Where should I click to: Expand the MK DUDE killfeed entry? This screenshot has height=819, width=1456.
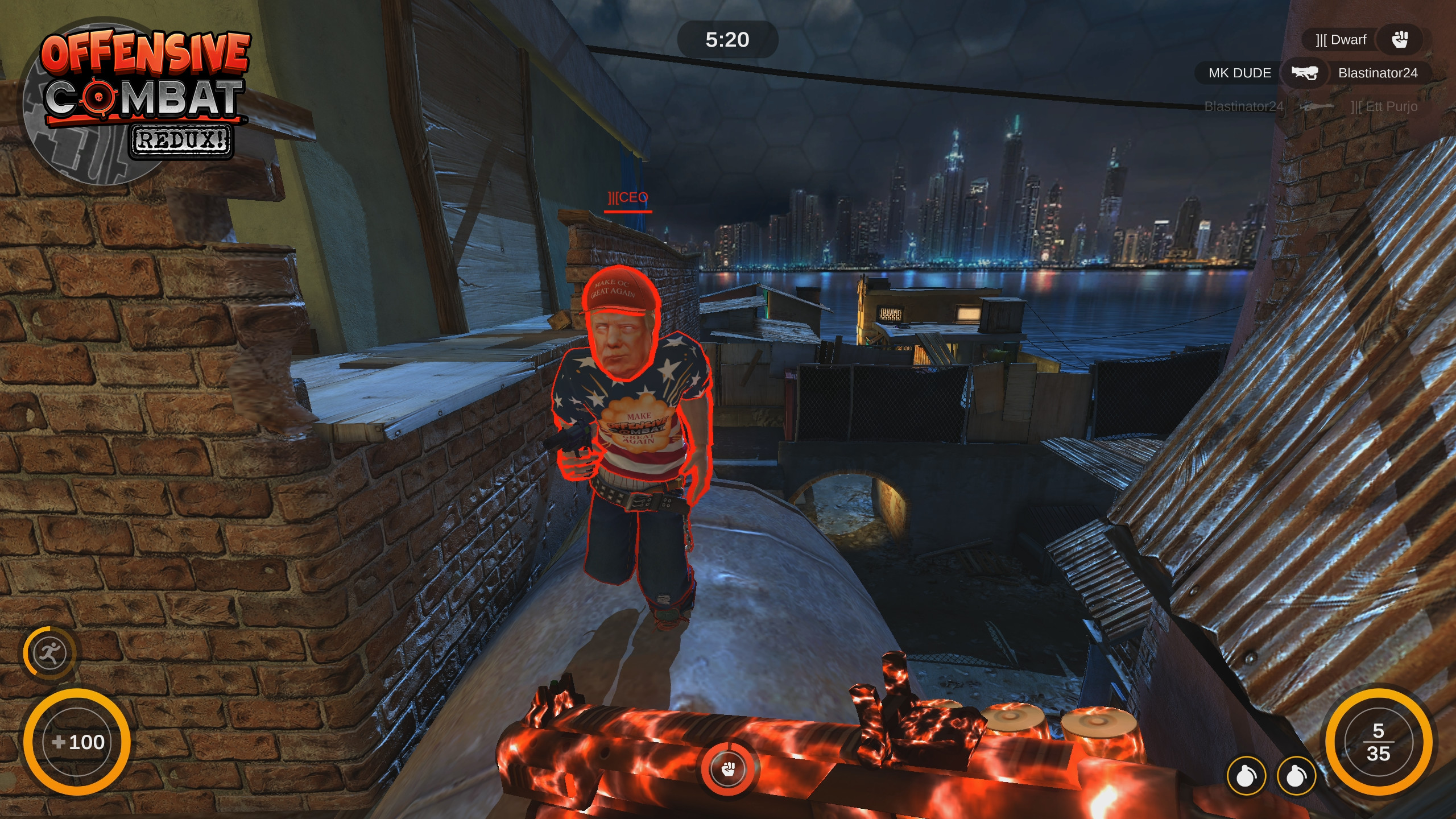tap(1238, 73)
